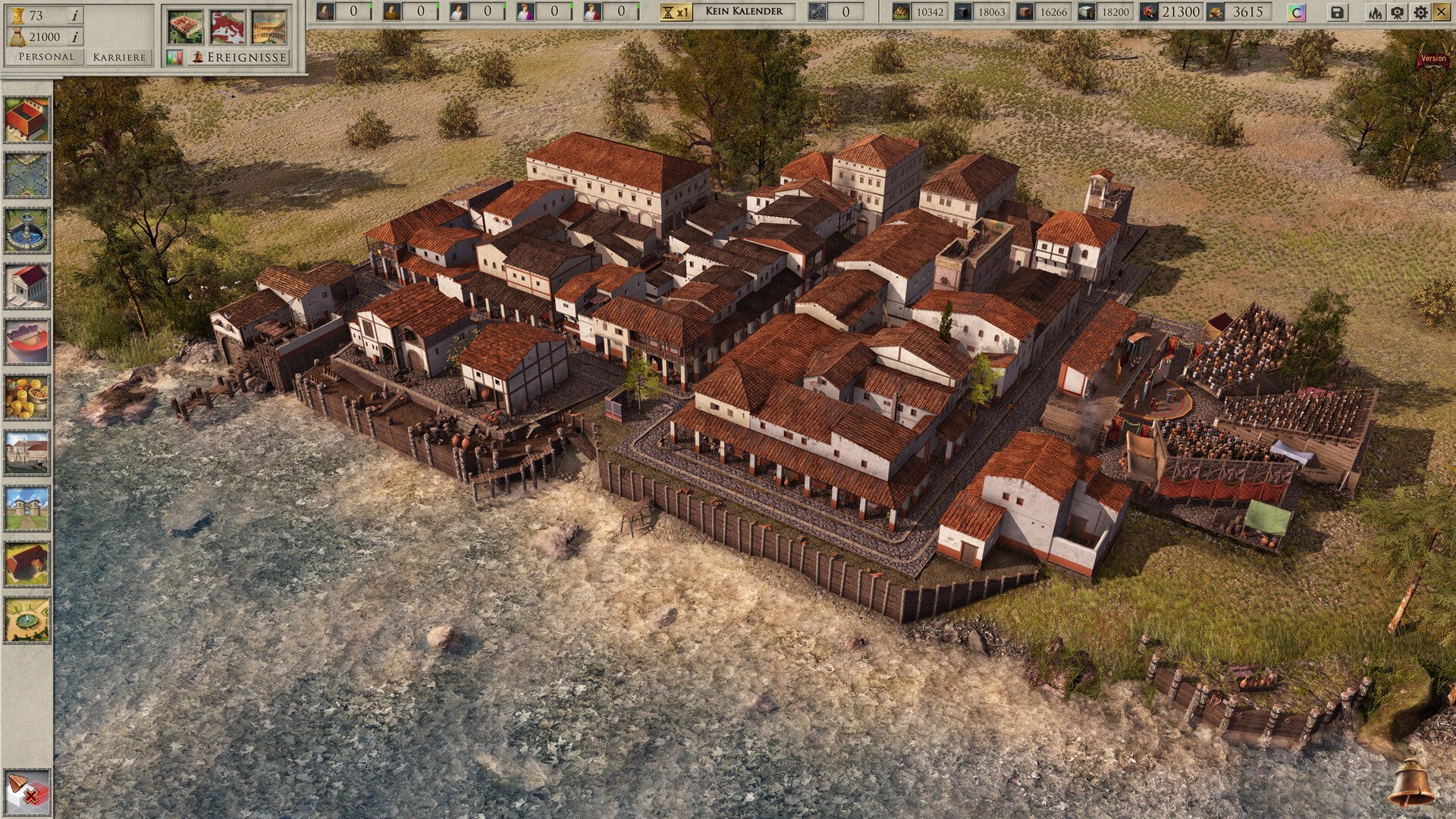
Task: Open the statistics bar chart icon
Action: coord(174,58)
